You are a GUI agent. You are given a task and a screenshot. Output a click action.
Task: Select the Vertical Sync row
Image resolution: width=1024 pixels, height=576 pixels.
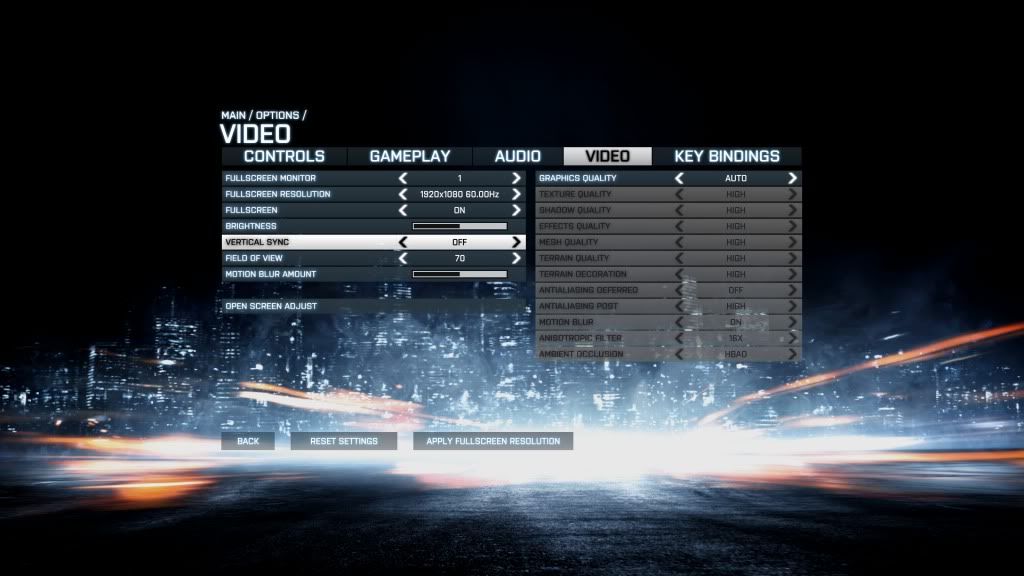300,242
